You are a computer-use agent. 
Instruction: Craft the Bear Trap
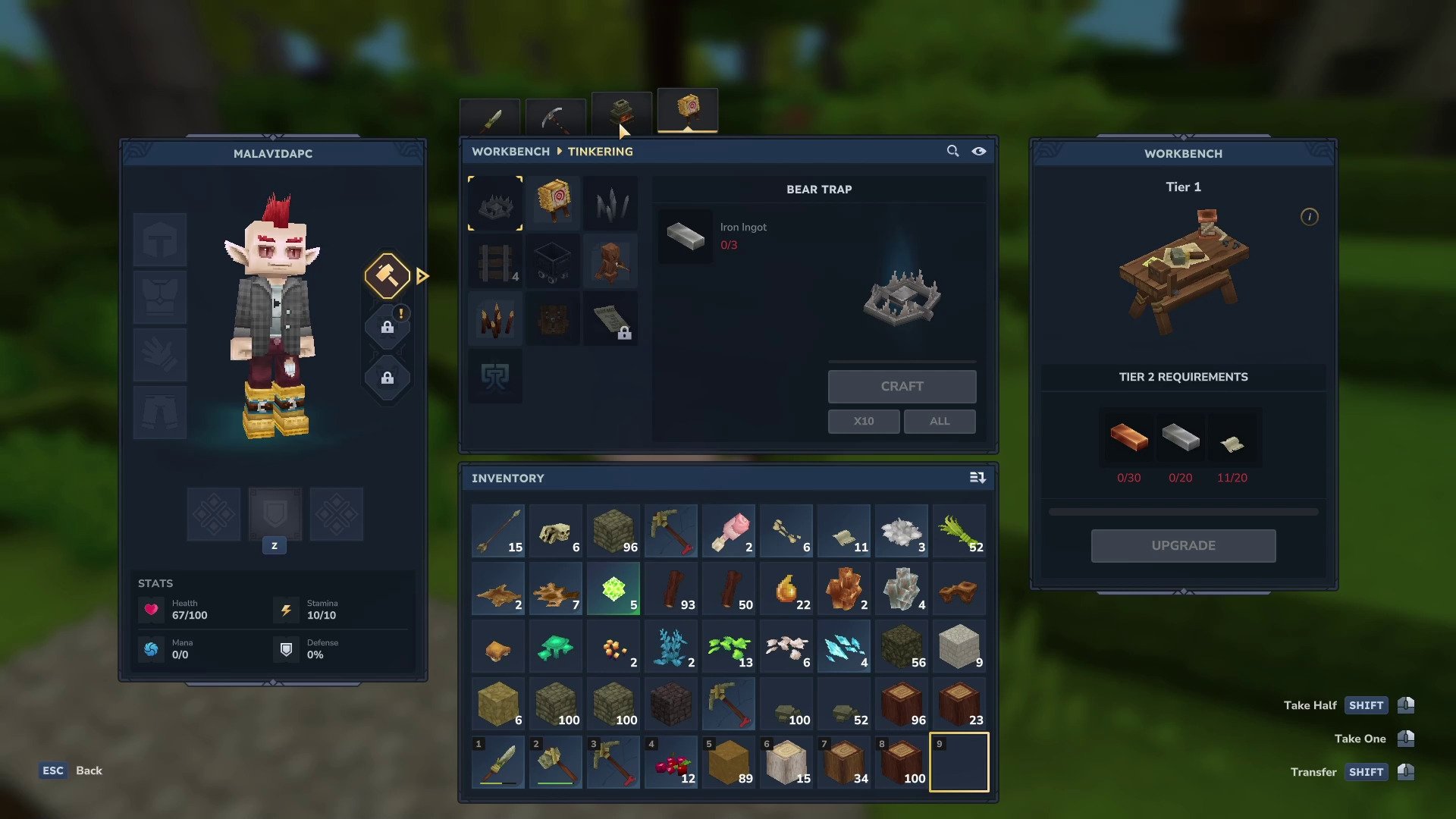click(x=902, y=387)
